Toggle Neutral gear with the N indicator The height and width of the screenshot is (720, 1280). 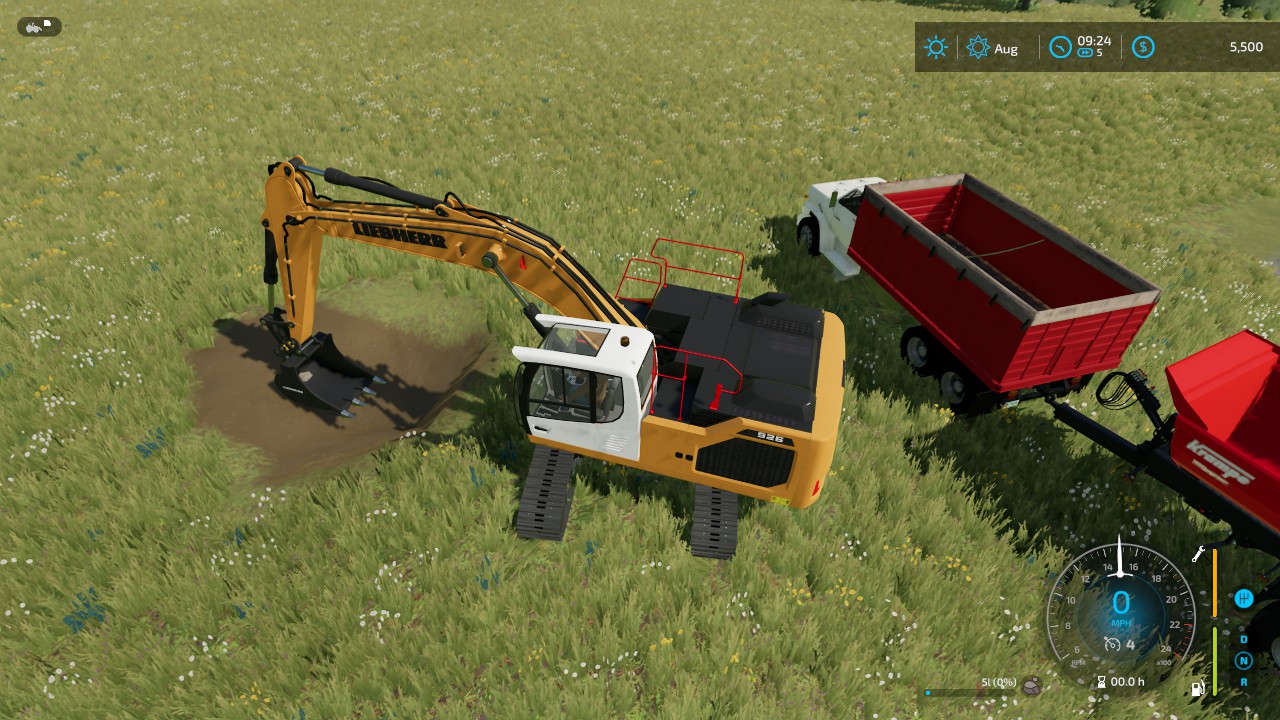1243,660
